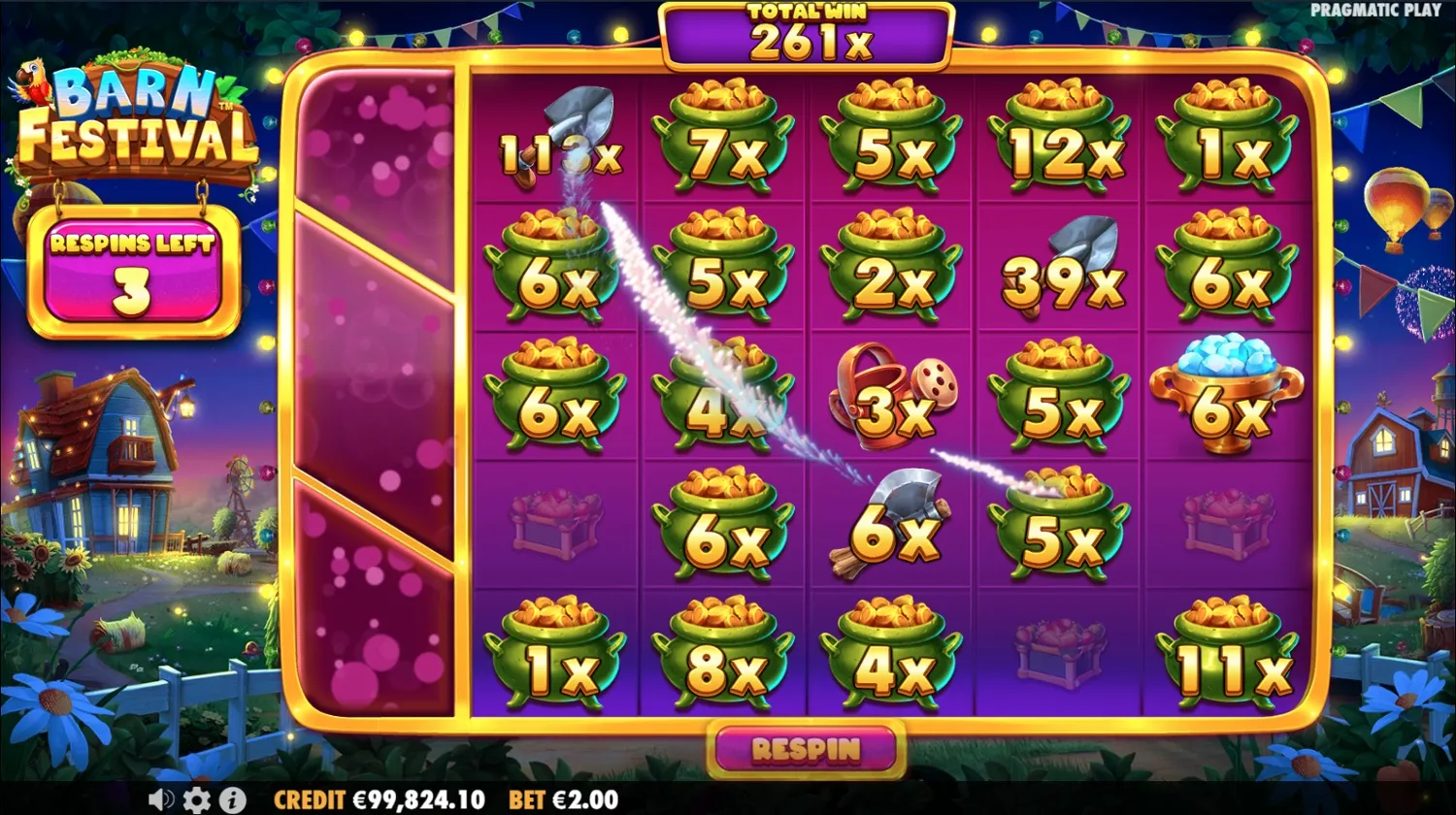This screenshot has height=815, width=1456.
Task: Open the settings gear menu
Action: [x=197, y=800]
